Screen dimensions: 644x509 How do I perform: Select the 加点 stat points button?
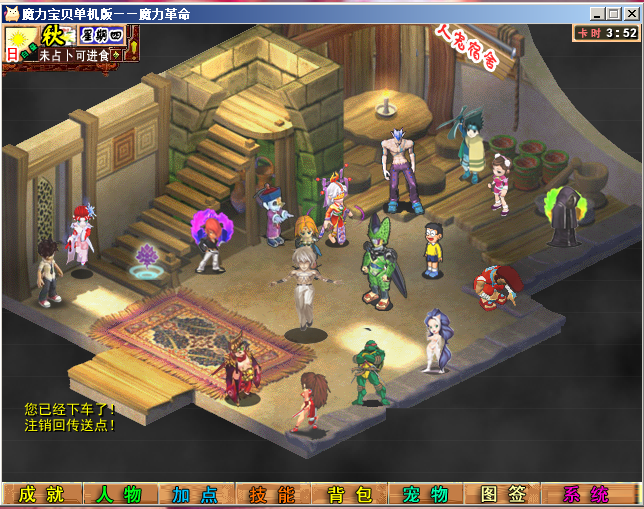(x=195, y=494)
